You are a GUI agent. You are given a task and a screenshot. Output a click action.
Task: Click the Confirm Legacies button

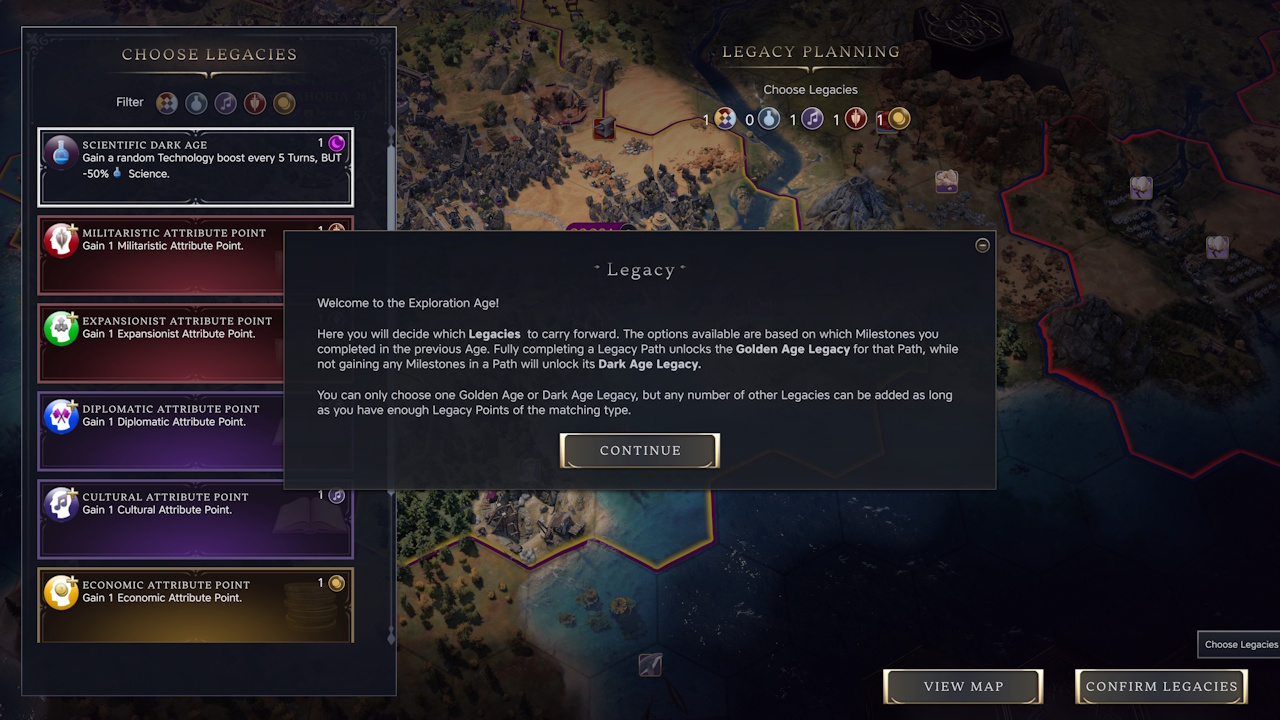1160,686
